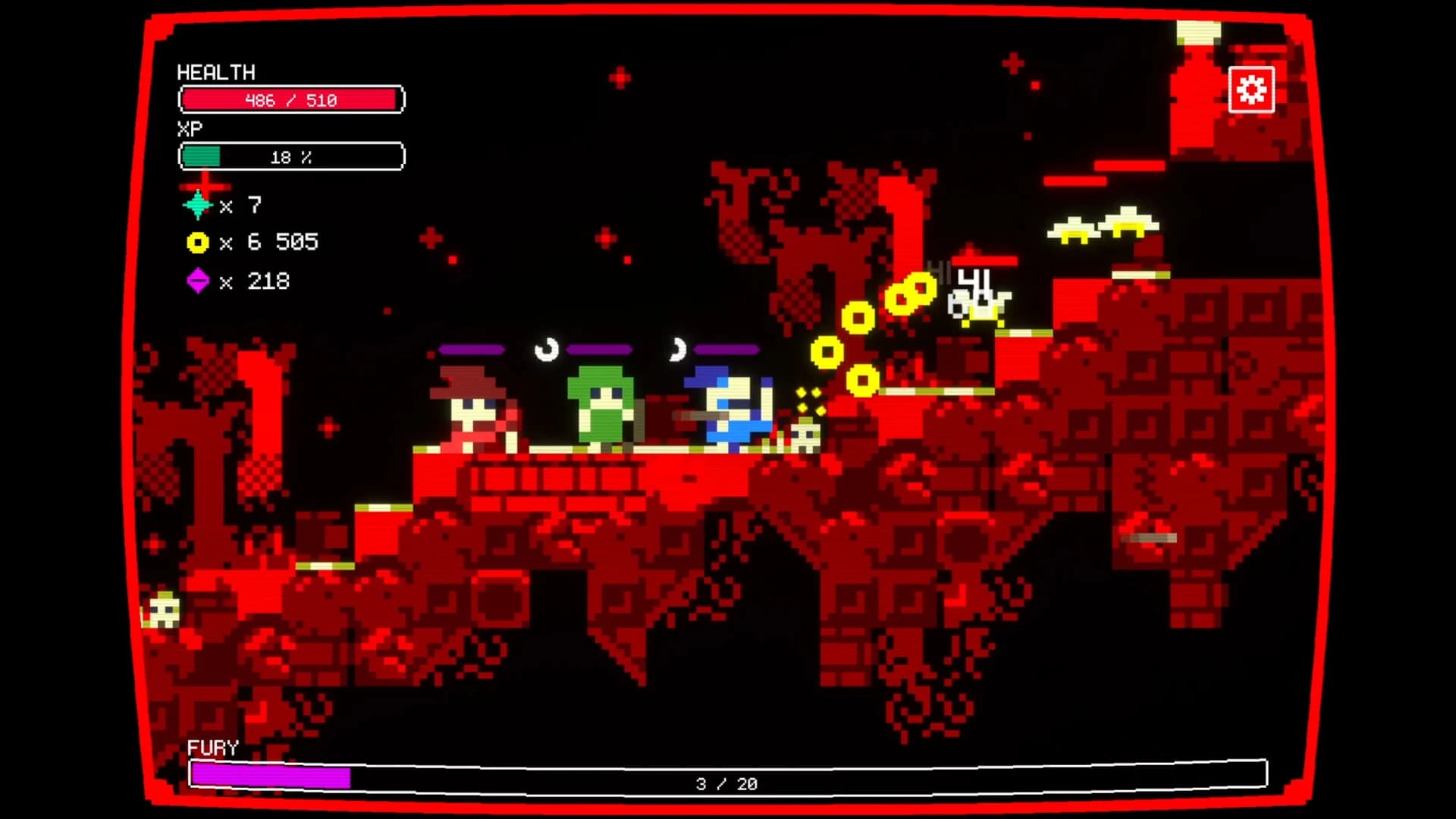Click the XP progress bar at 18%
Image resolution: width=1456 pixels, height=819 pixels.
(292, 156)
